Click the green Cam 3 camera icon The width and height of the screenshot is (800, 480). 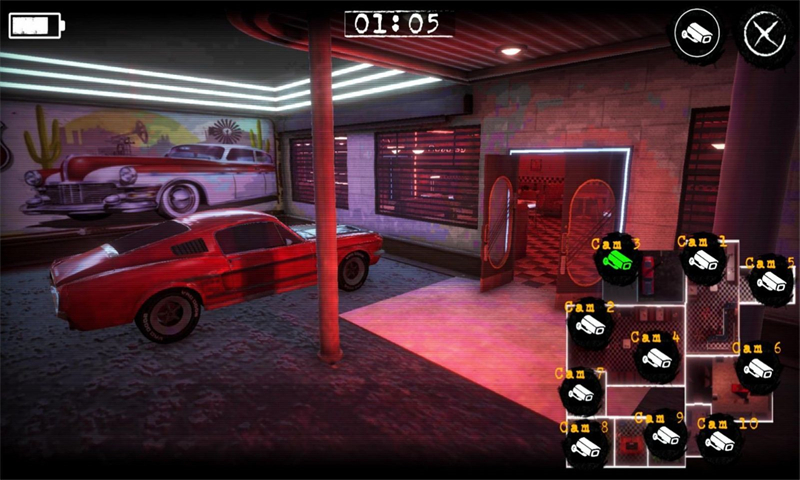(616, 261)
